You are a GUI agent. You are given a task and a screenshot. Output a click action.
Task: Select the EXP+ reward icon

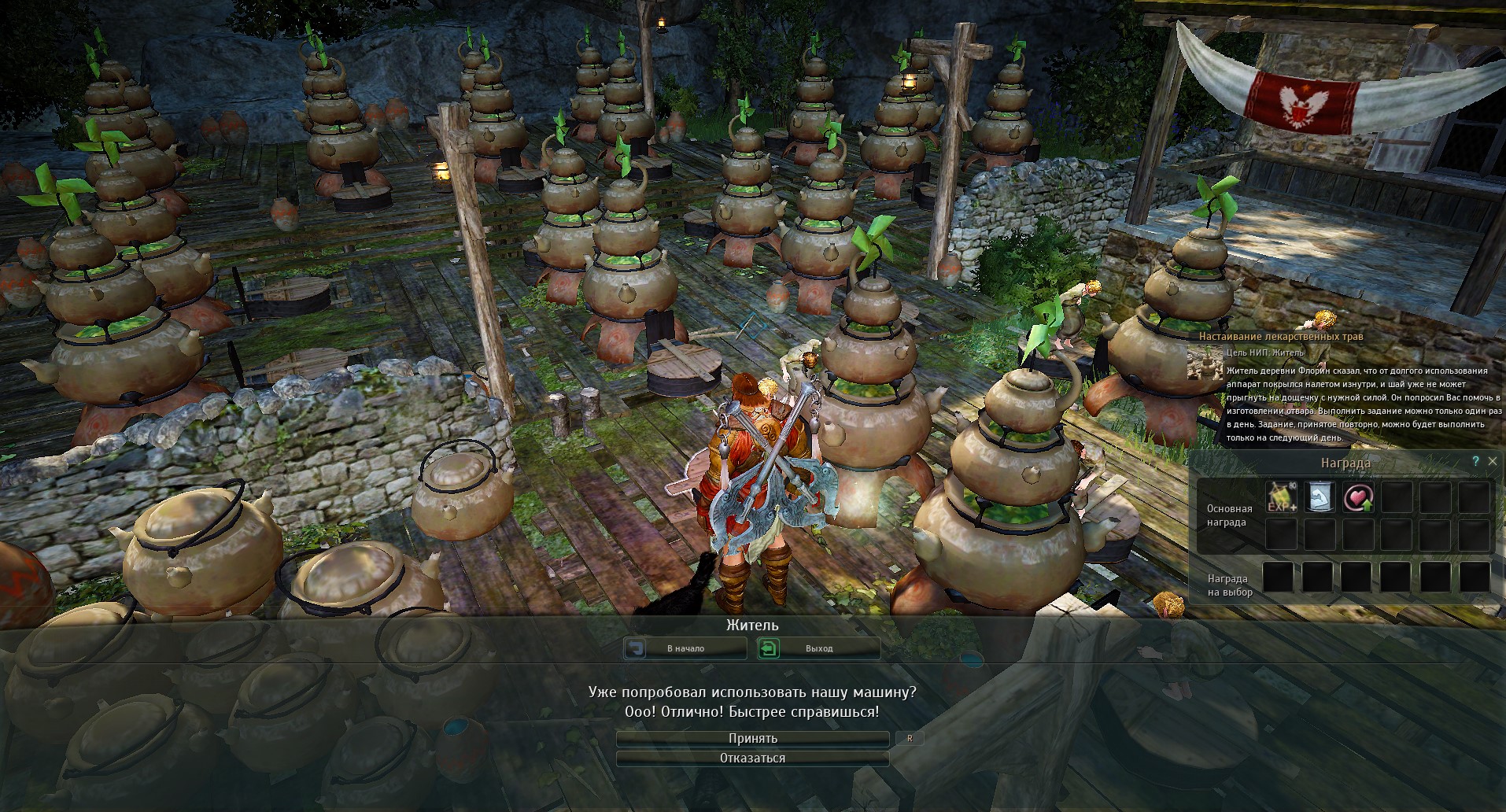(x=1281, y=498)
